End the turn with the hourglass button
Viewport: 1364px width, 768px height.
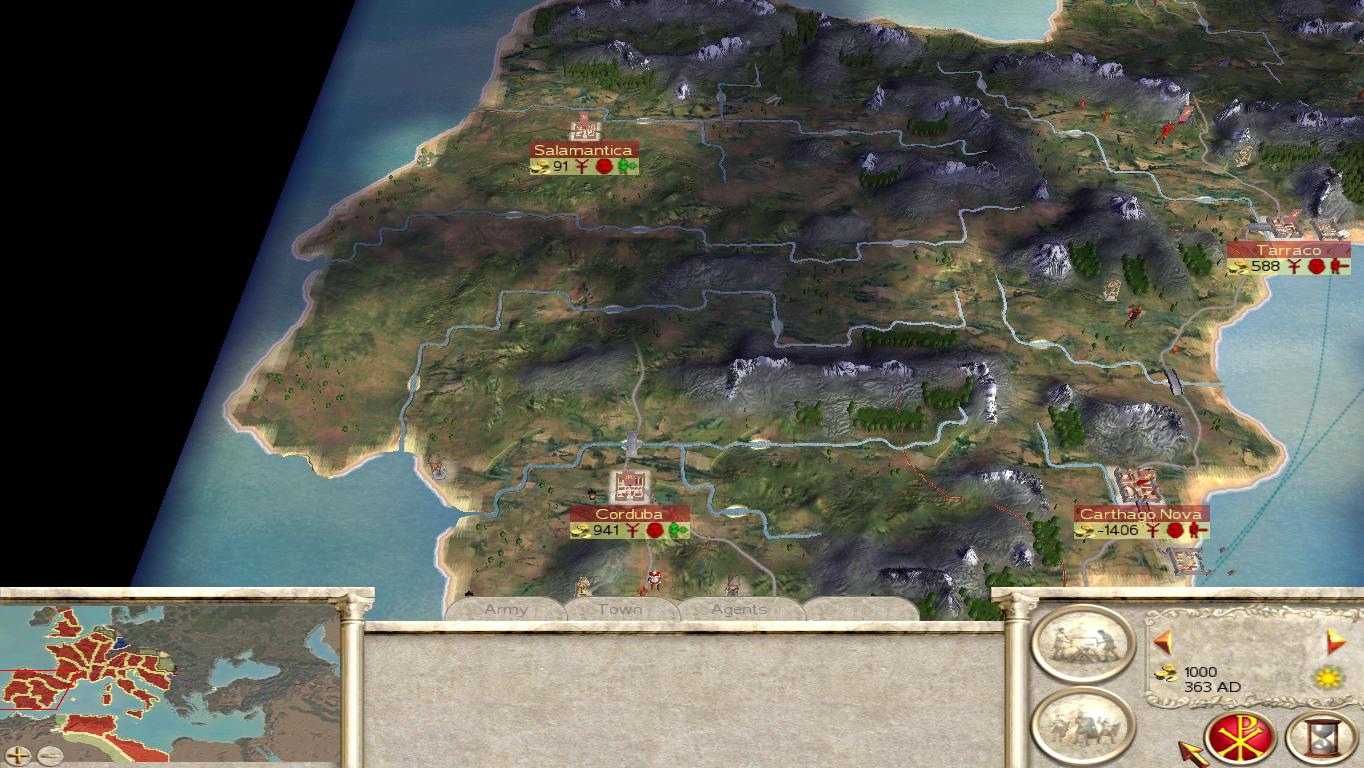pyautogui.click(x=1321, y=739)
